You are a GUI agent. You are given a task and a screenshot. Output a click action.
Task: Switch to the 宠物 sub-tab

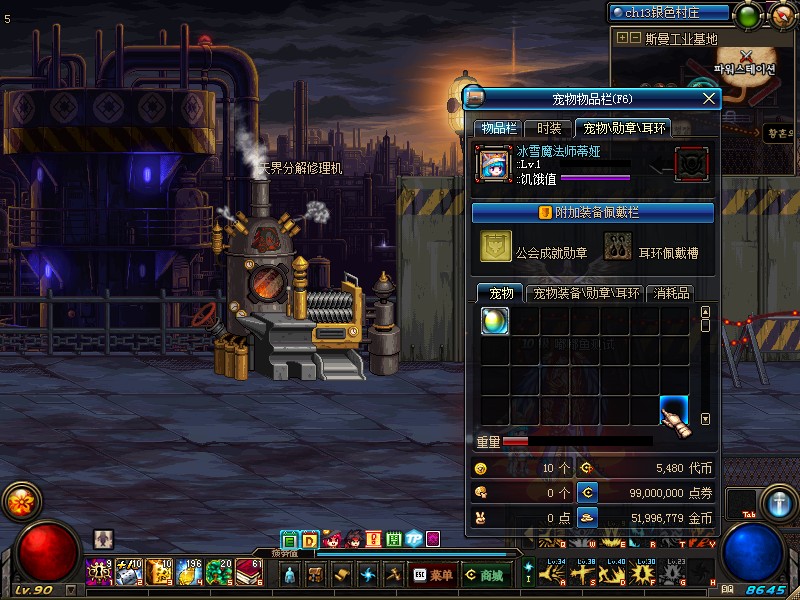[500, 293]
